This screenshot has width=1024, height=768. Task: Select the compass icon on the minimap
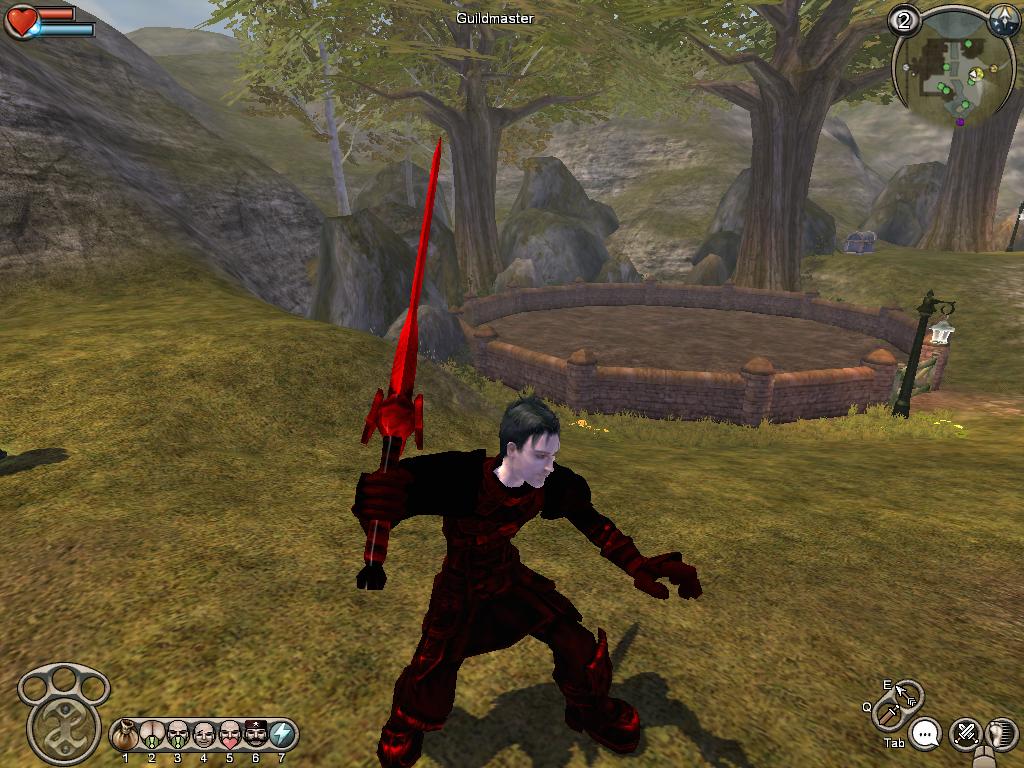tap(1003, 20)
